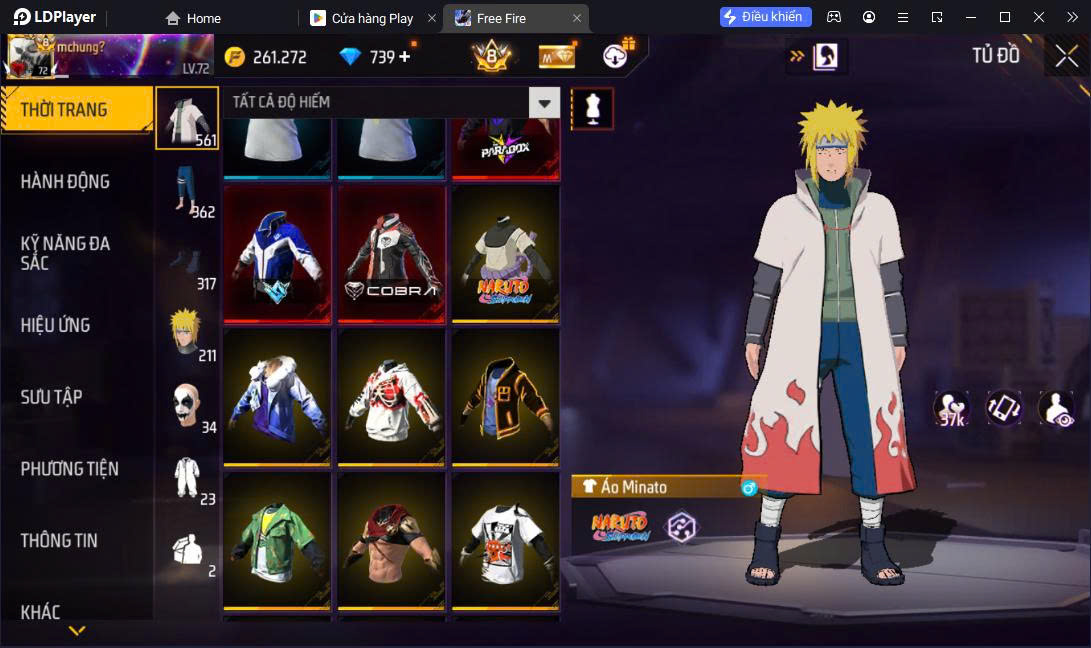Viewport: 1091px width, 648px height.
Task: Click the diamond plus top-up button
Action: point(405,57)
